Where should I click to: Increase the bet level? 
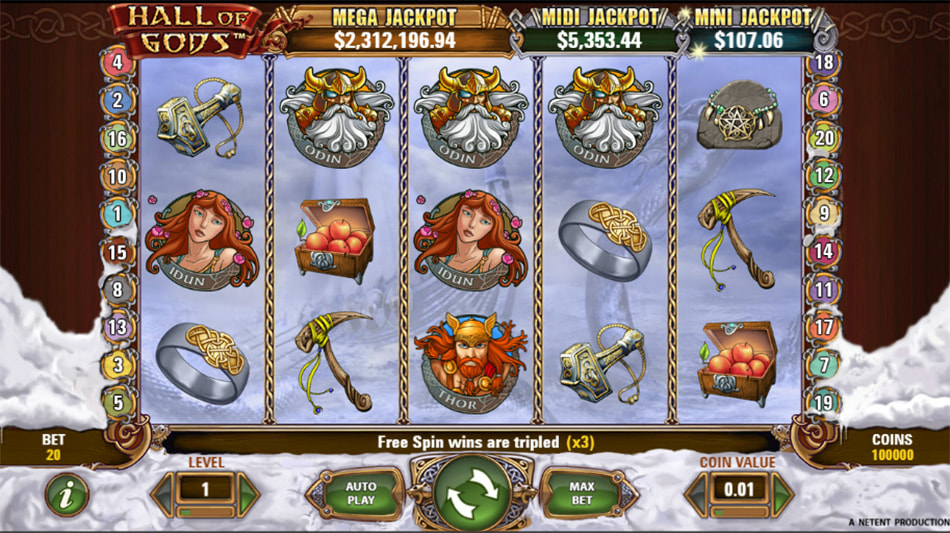[249, 494]
